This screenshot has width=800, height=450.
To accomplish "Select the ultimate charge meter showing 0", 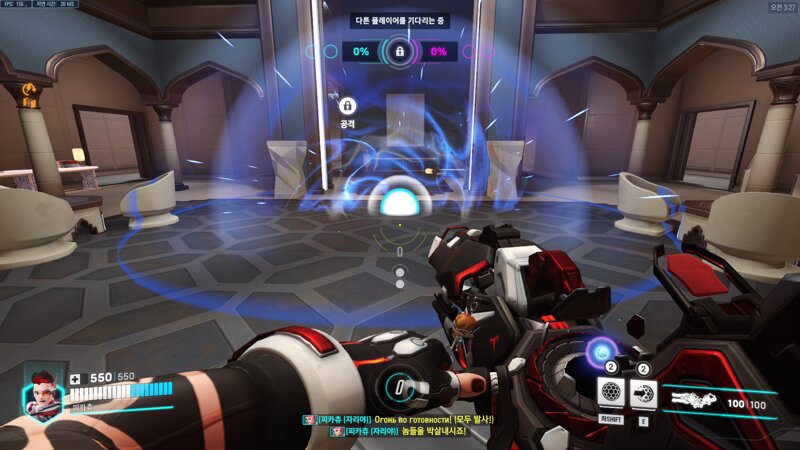I will (x=400, y=388).
